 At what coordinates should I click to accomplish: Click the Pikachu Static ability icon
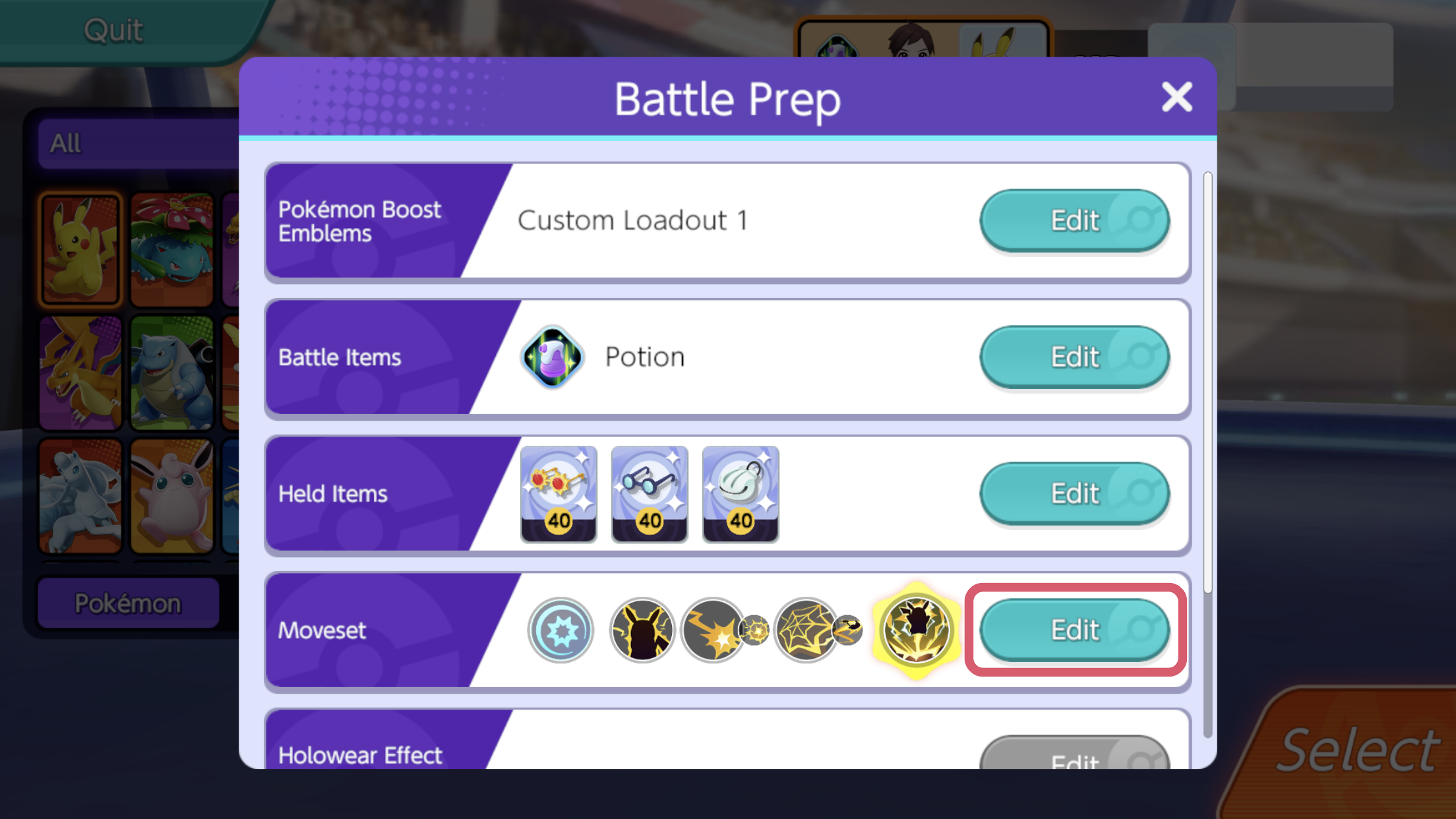pyautogui.click(x=642, y=630)
